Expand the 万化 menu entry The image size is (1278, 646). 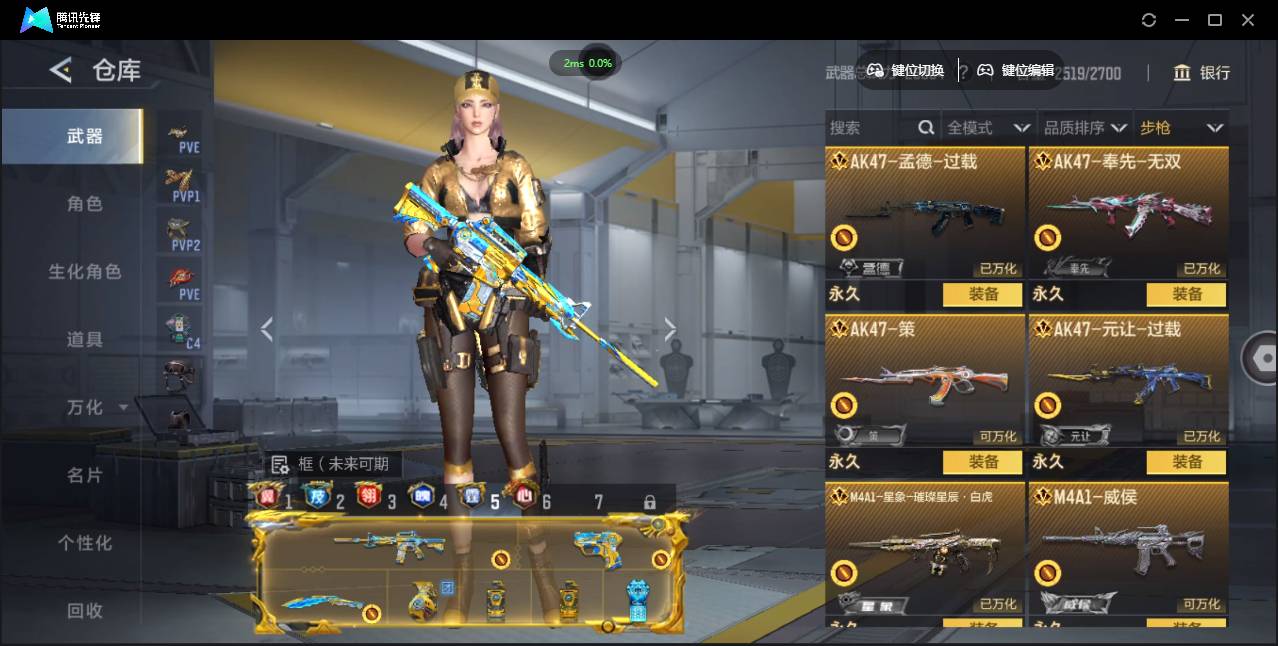pyautogui.click(x=85, y=408)
